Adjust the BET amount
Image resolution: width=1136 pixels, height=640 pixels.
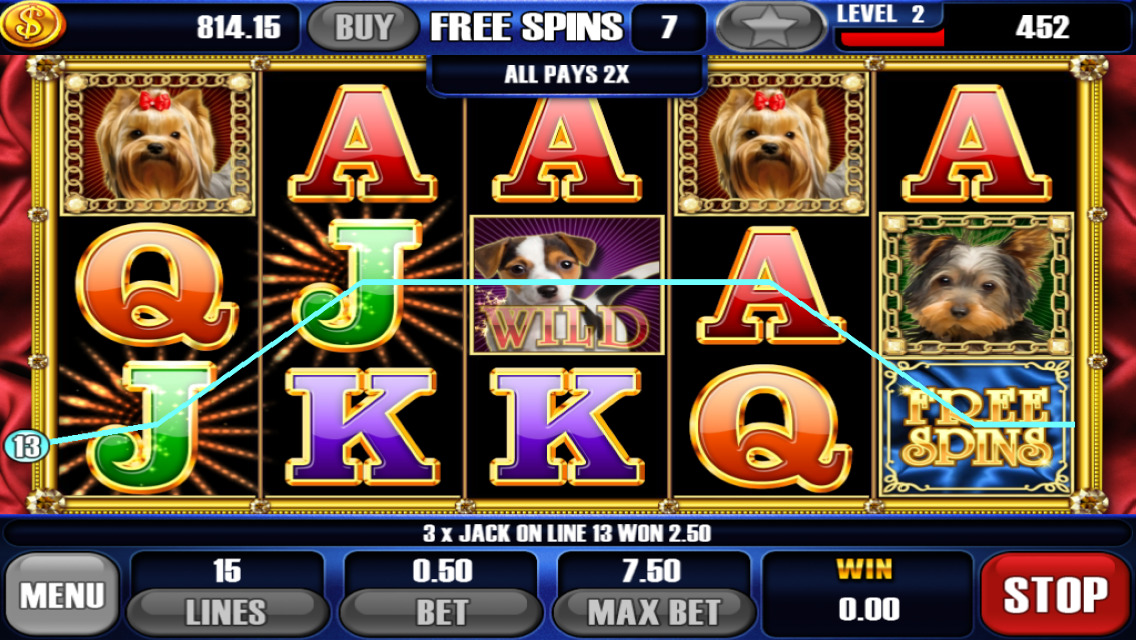[x=441, y=610]
